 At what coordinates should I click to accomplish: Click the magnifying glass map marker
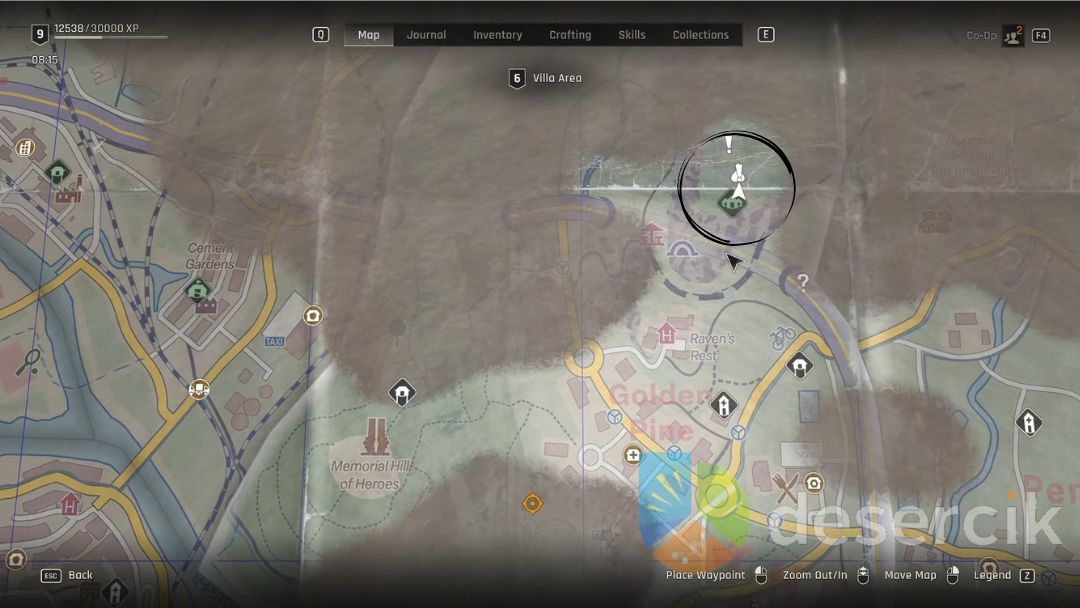29,361
